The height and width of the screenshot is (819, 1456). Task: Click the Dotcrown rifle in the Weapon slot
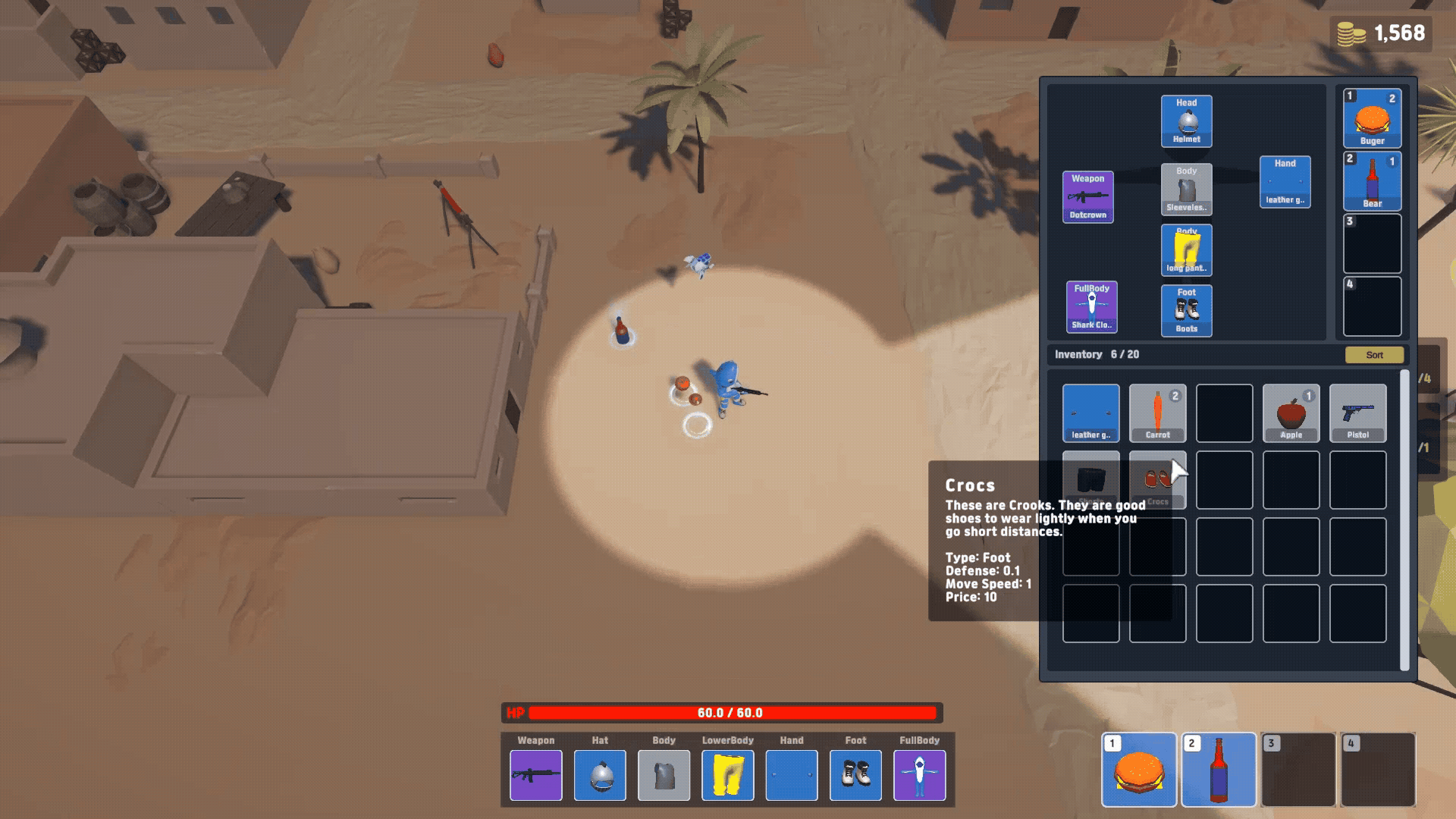pos(1088,196)
